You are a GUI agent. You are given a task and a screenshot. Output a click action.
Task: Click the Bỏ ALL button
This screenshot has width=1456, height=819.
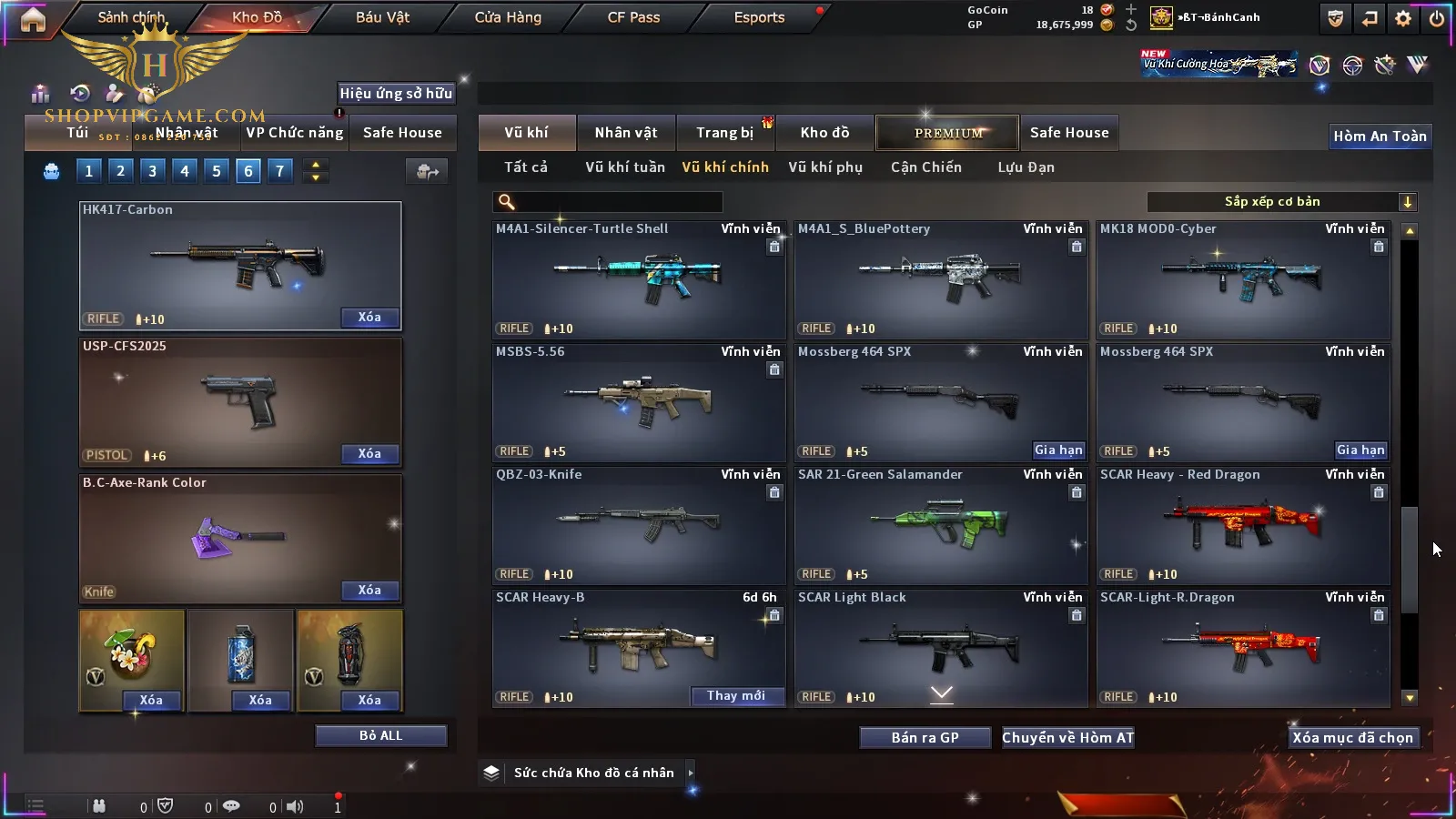click(x=380, y=735)
